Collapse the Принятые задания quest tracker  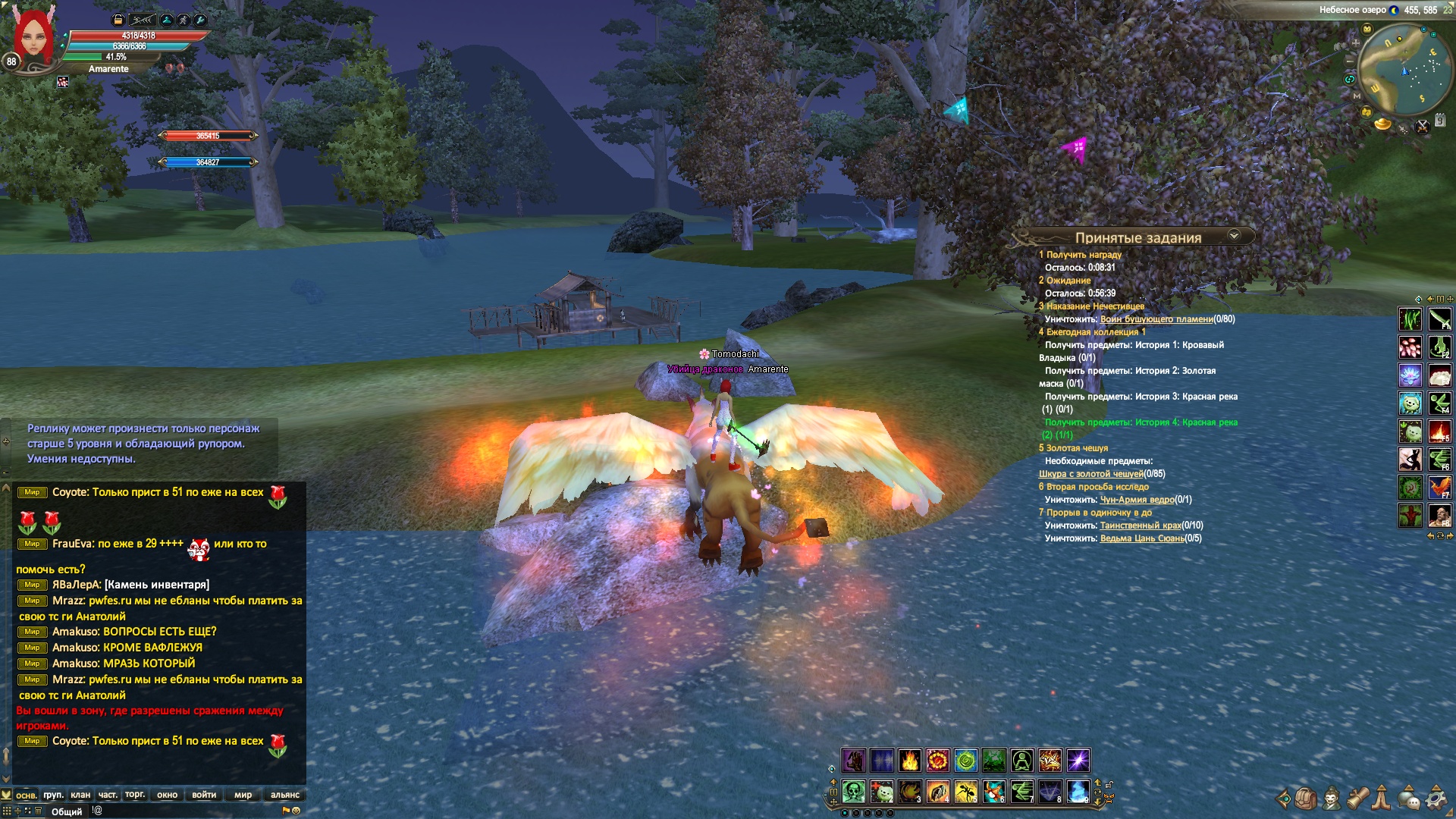tap(1234, 236)
